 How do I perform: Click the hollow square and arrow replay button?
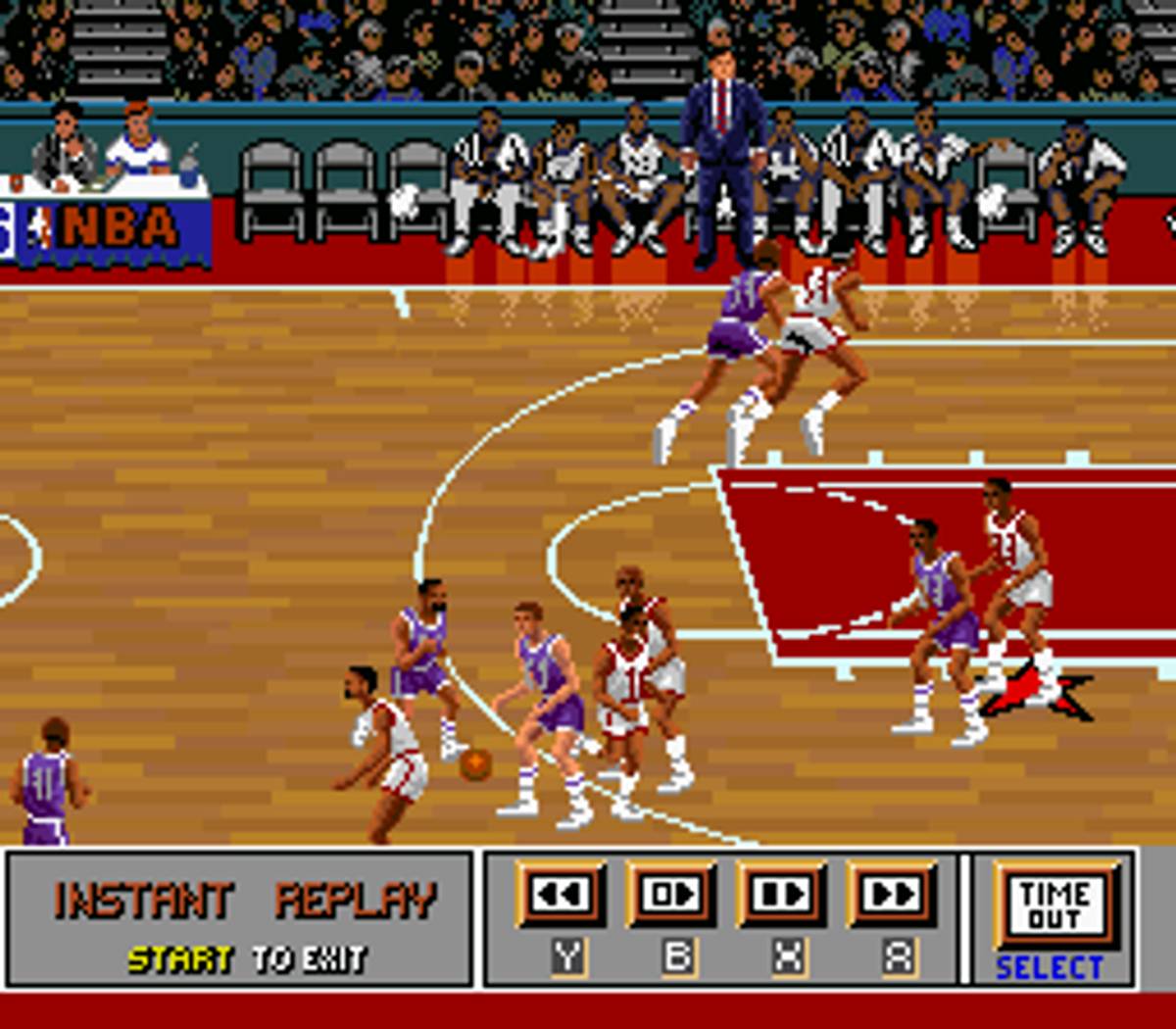[672, 893]
